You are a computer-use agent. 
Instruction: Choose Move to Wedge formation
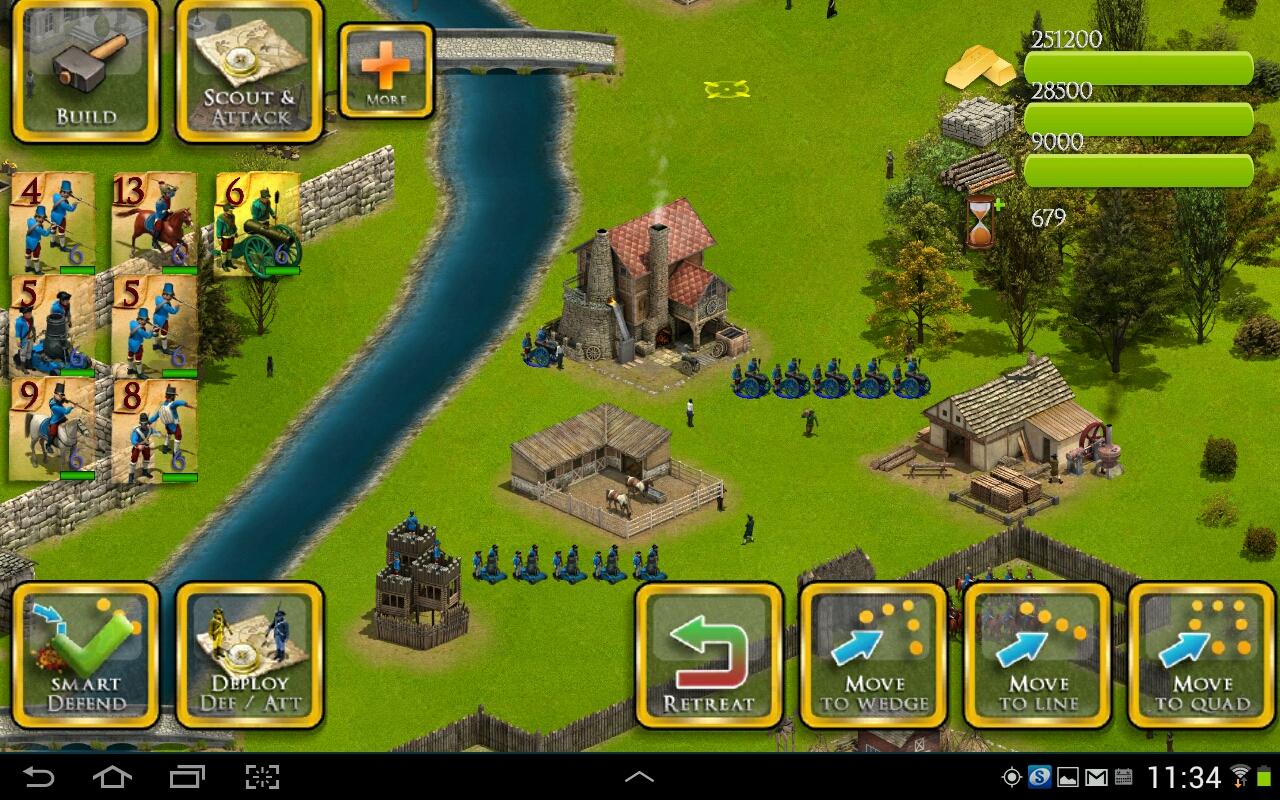tap(873, 655)
